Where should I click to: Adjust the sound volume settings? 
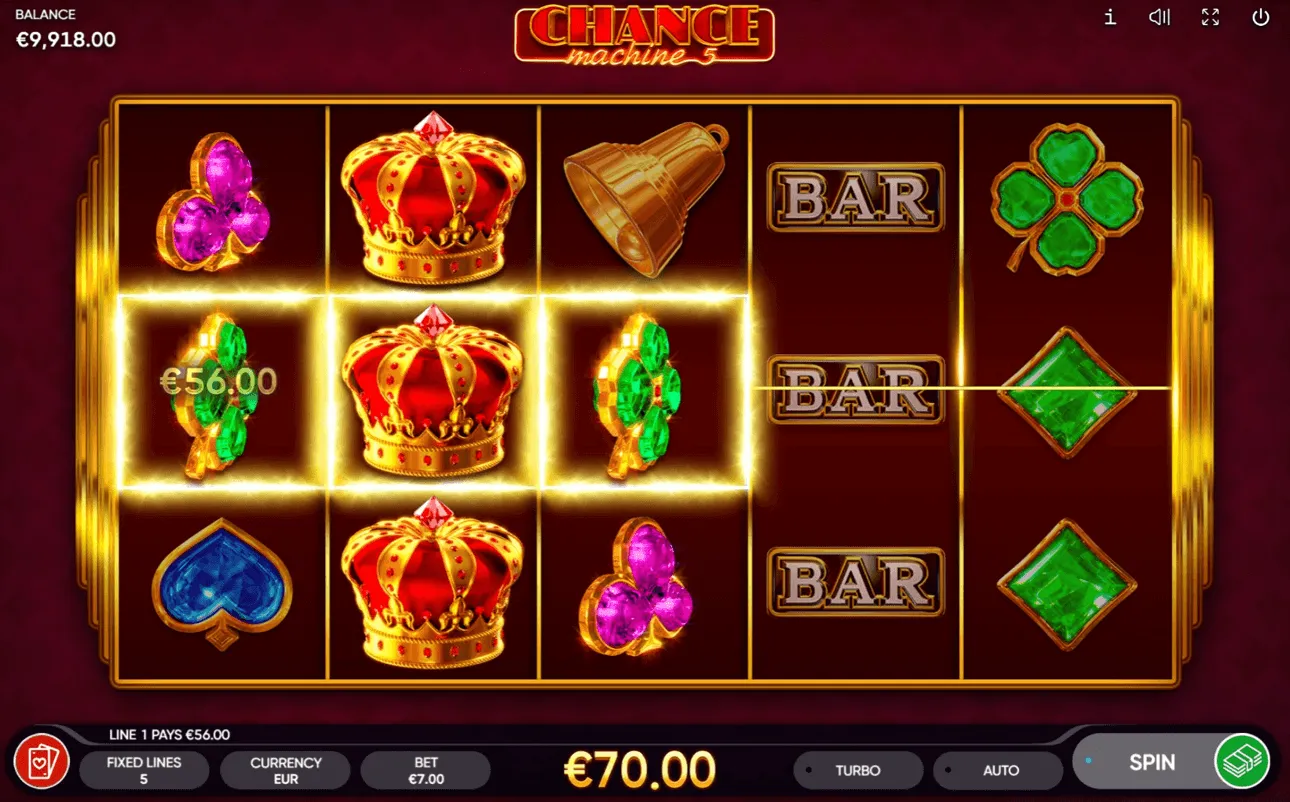(x=1158, y=17)
